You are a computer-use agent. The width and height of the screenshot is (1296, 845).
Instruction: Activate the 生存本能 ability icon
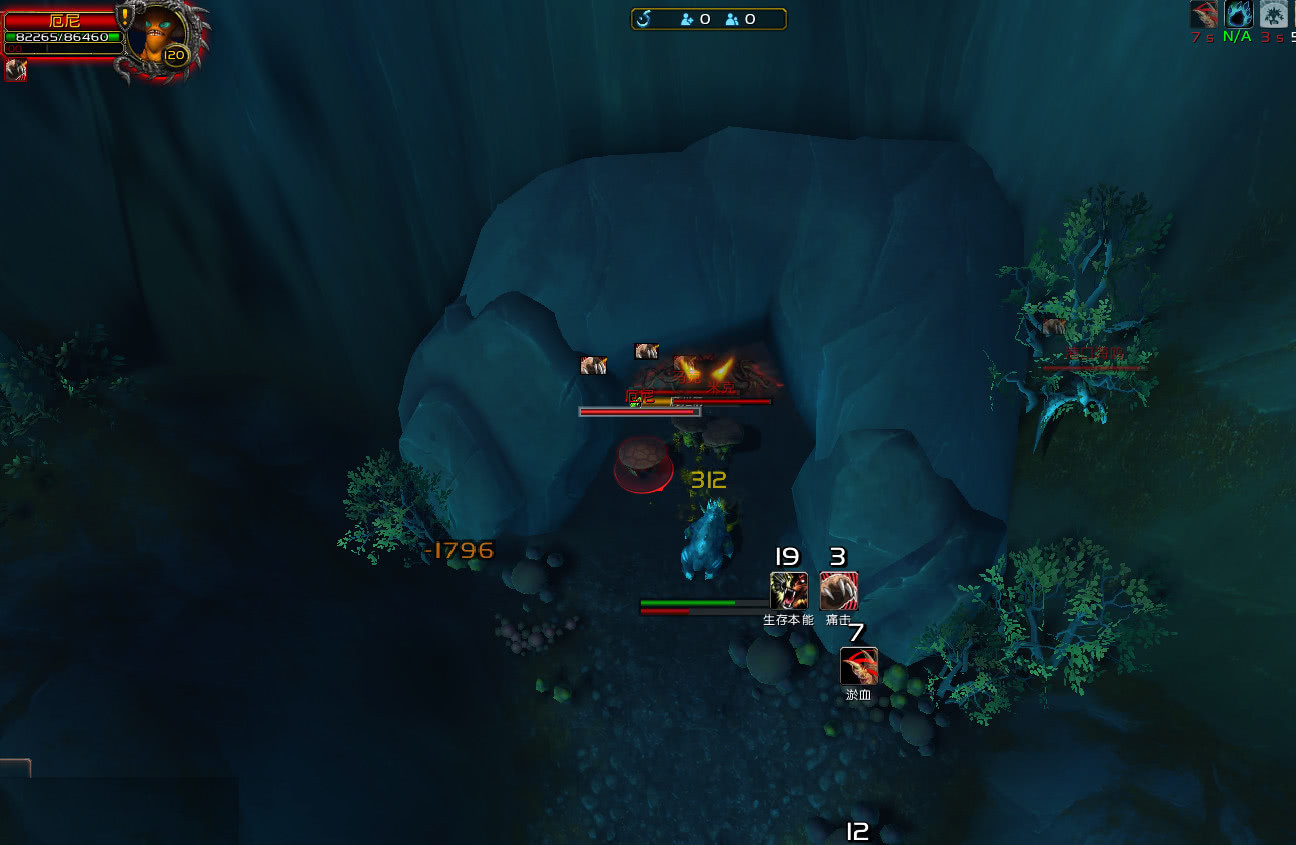pos(788,591)
